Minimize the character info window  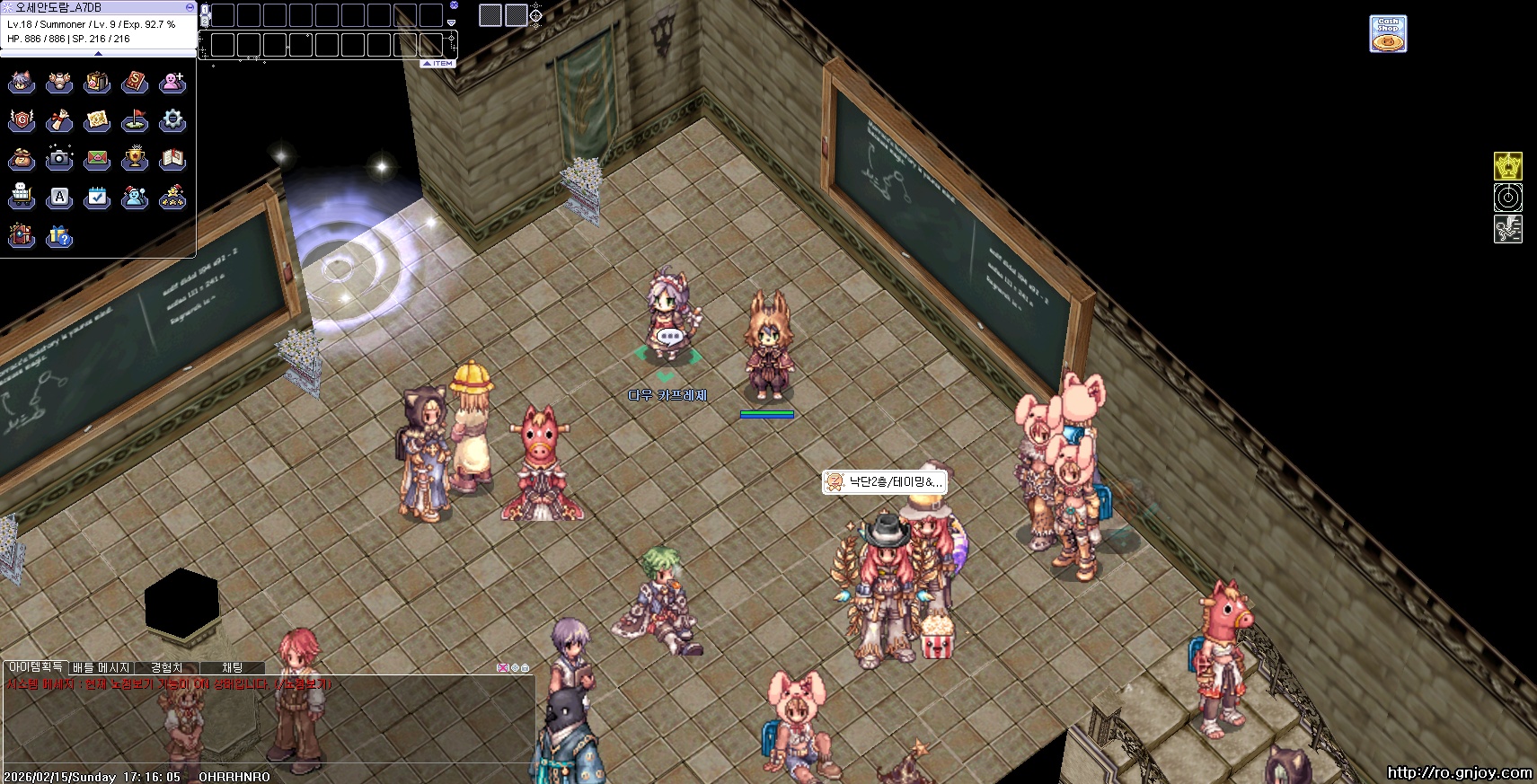(x=190, y=6)
